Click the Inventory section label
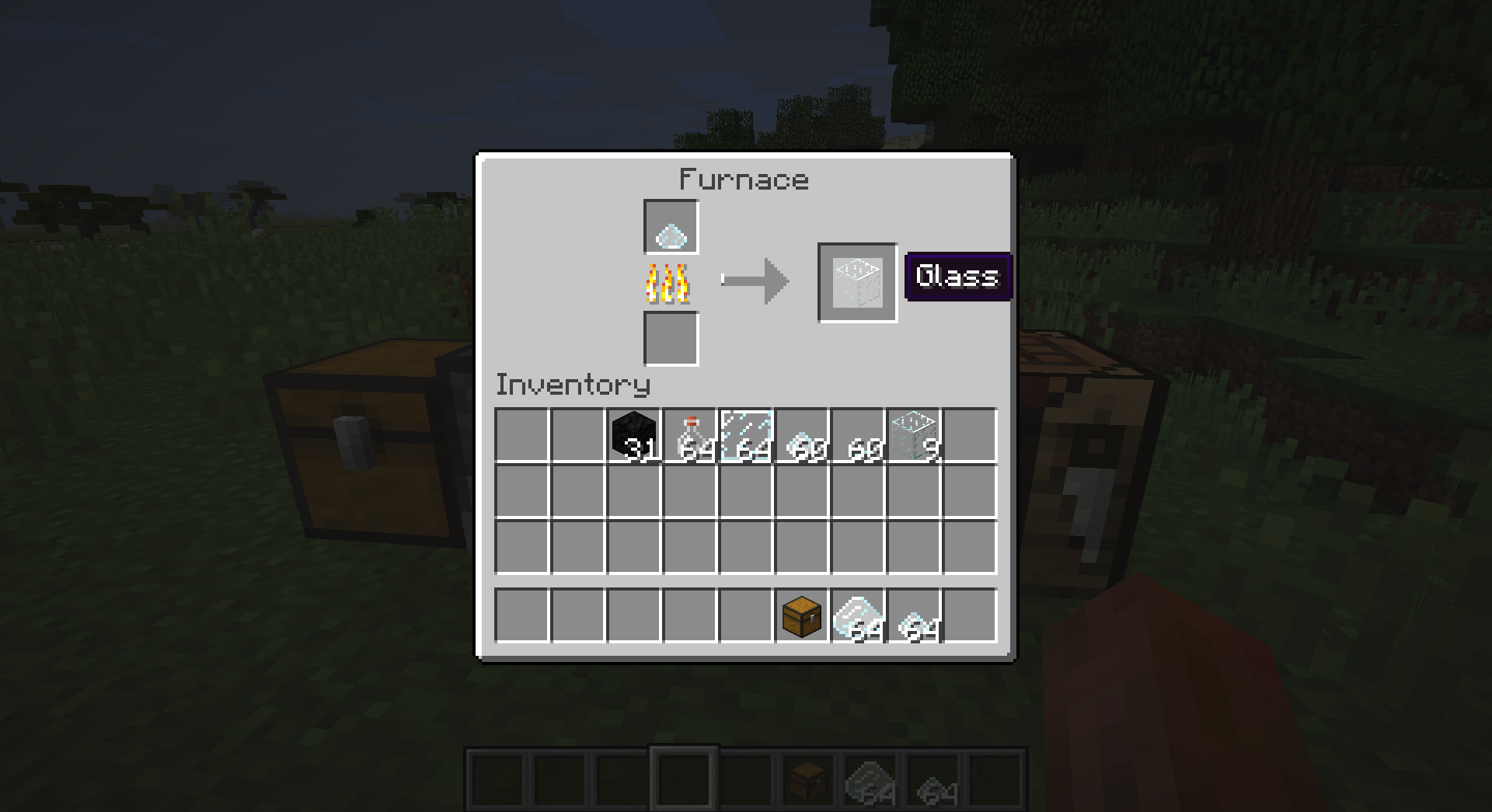Viewport: 1492px width, 812px height. pos(573,385)
